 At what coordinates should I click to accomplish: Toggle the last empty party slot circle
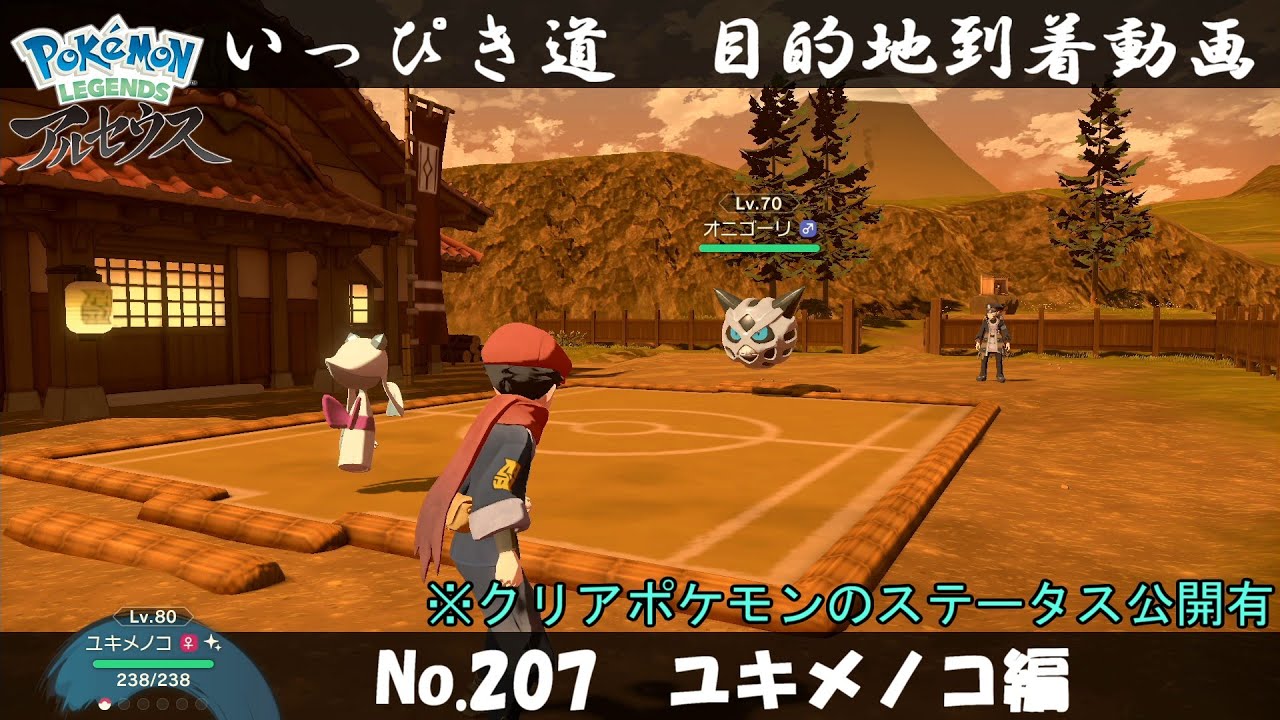(199, 703)
